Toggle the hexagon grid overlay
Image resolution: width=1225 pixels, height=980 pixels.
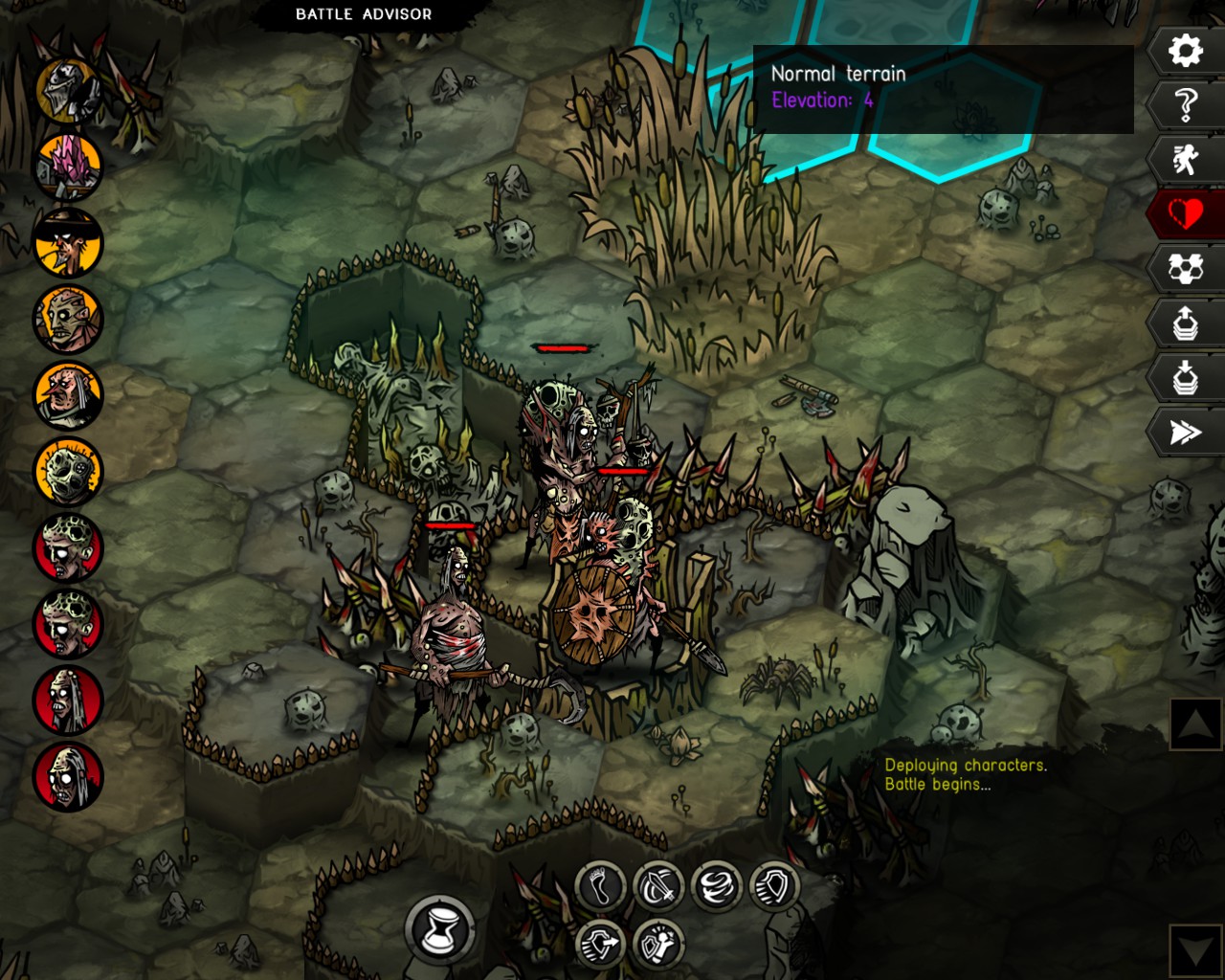pos(1185,269)
